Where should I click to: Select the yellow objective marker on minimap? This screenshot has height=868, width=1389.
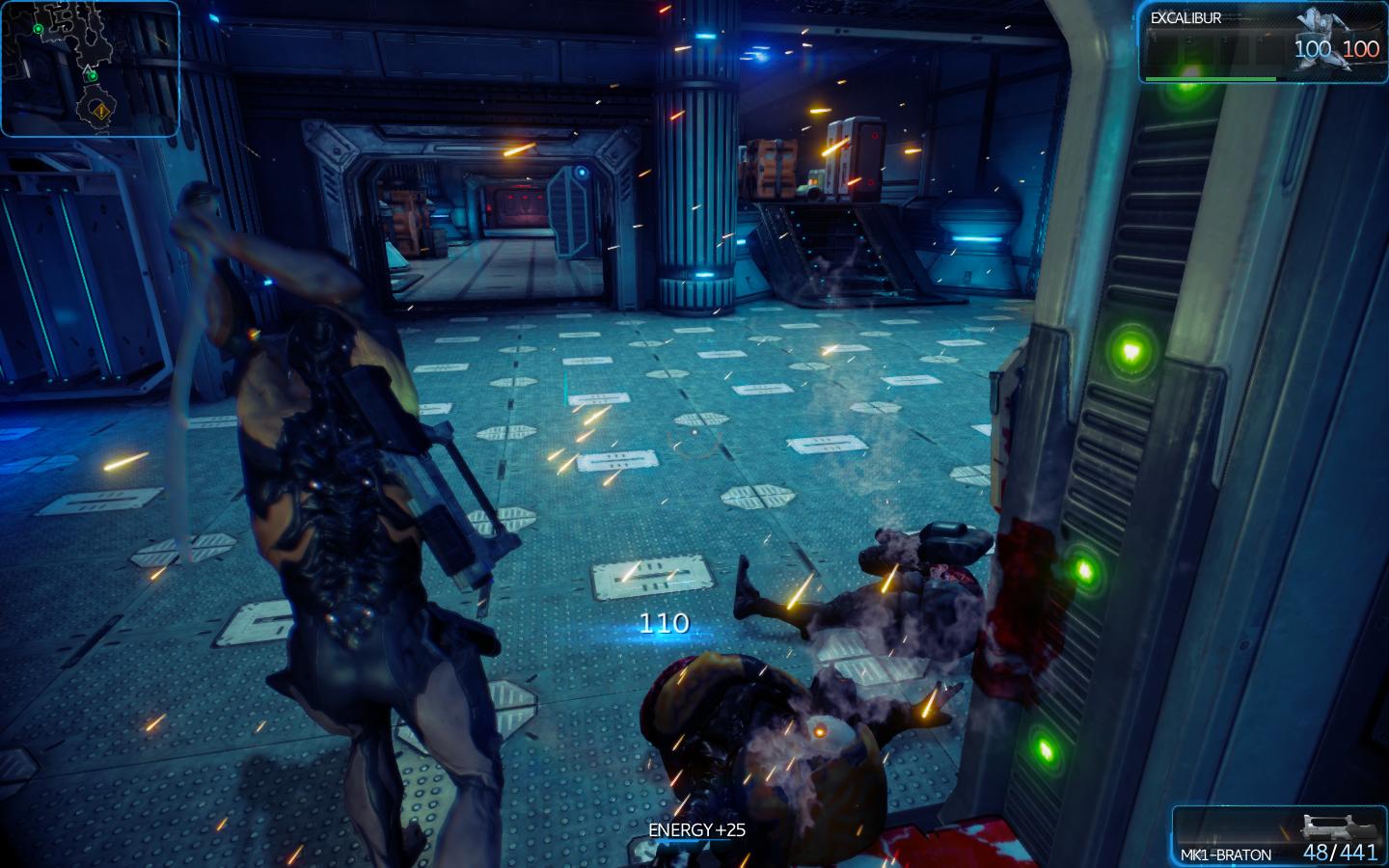tap(101, 111)
